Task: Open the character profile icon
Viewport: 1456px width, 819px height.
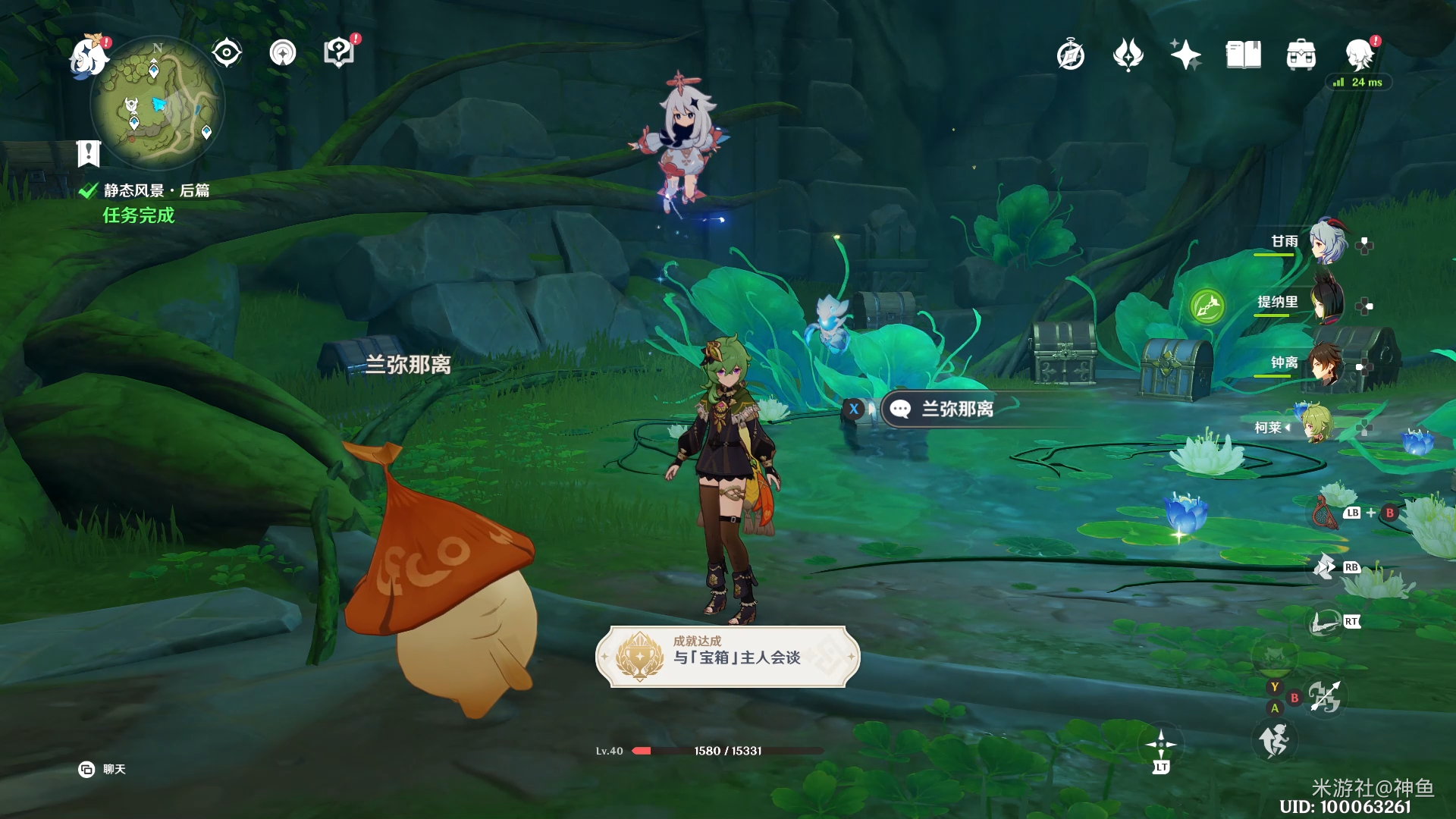Action: pos(1360,55)
